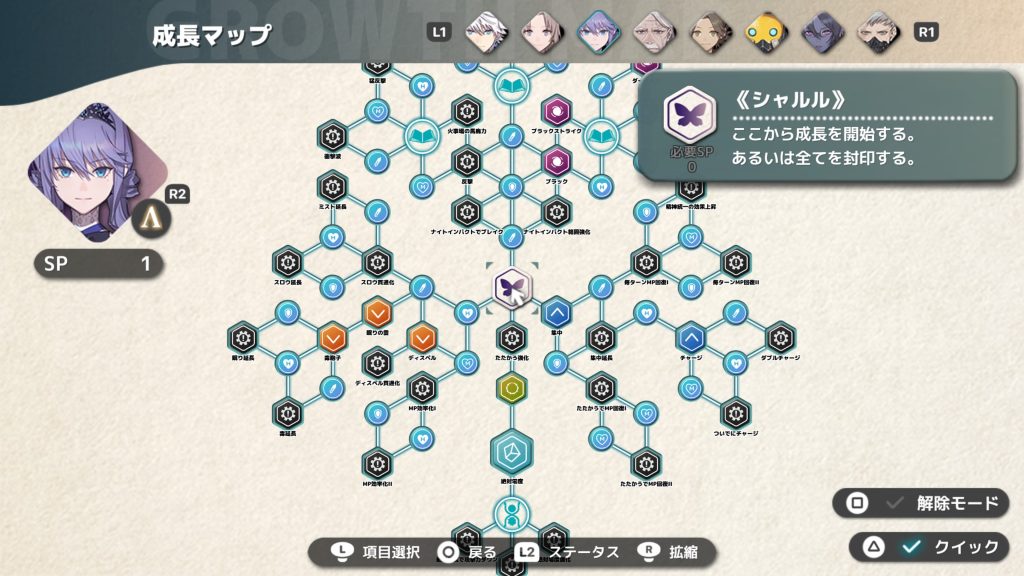
Task: Select the yellow-green hexagon node below たたかう強化
Action: pos(511,387)
